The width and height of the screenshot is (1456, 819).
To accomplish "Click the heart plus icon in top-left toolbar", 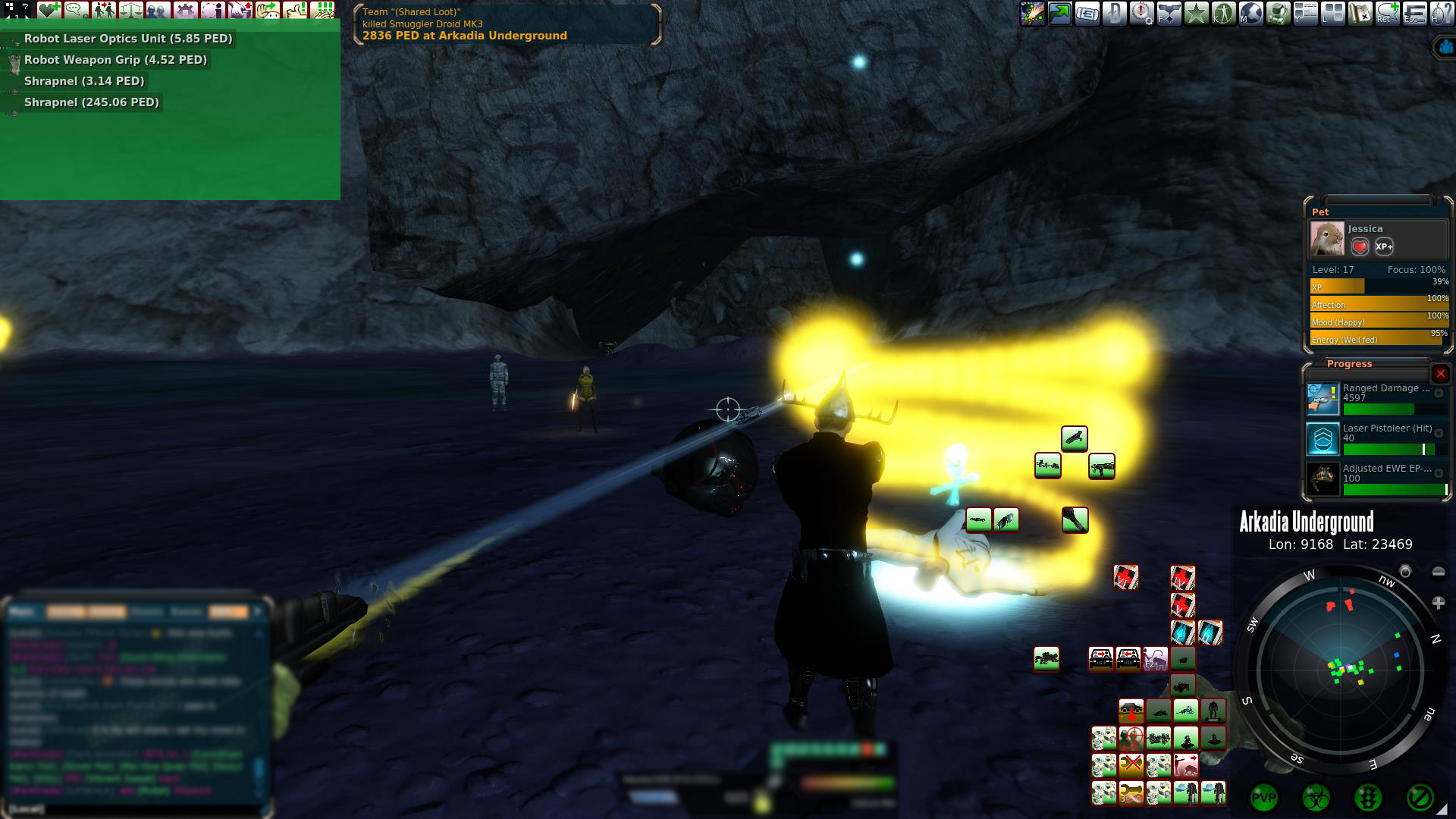I will 50,11.
